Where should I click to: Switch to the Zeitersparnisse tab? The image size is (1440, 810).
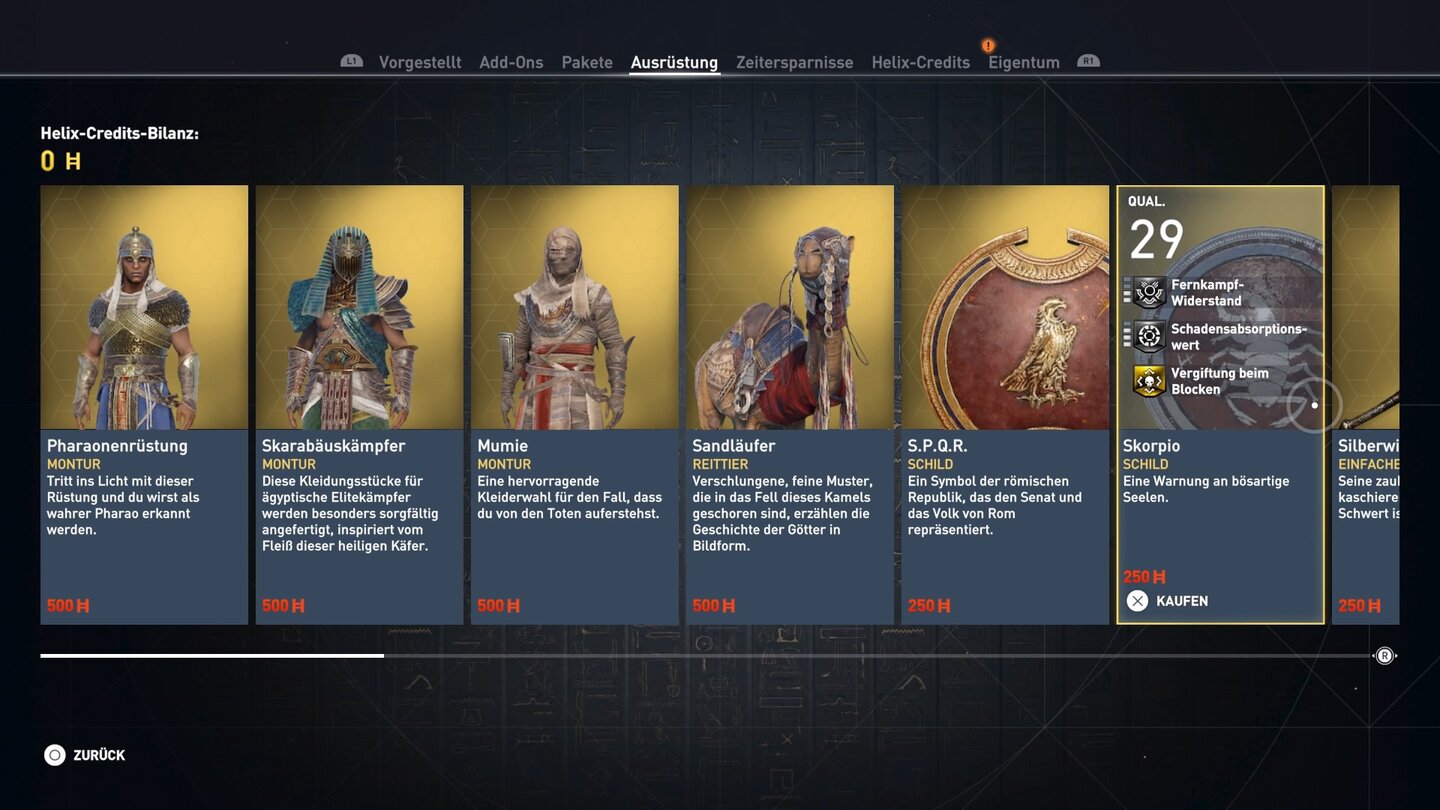pyautogui.click(x=794, y=62)
